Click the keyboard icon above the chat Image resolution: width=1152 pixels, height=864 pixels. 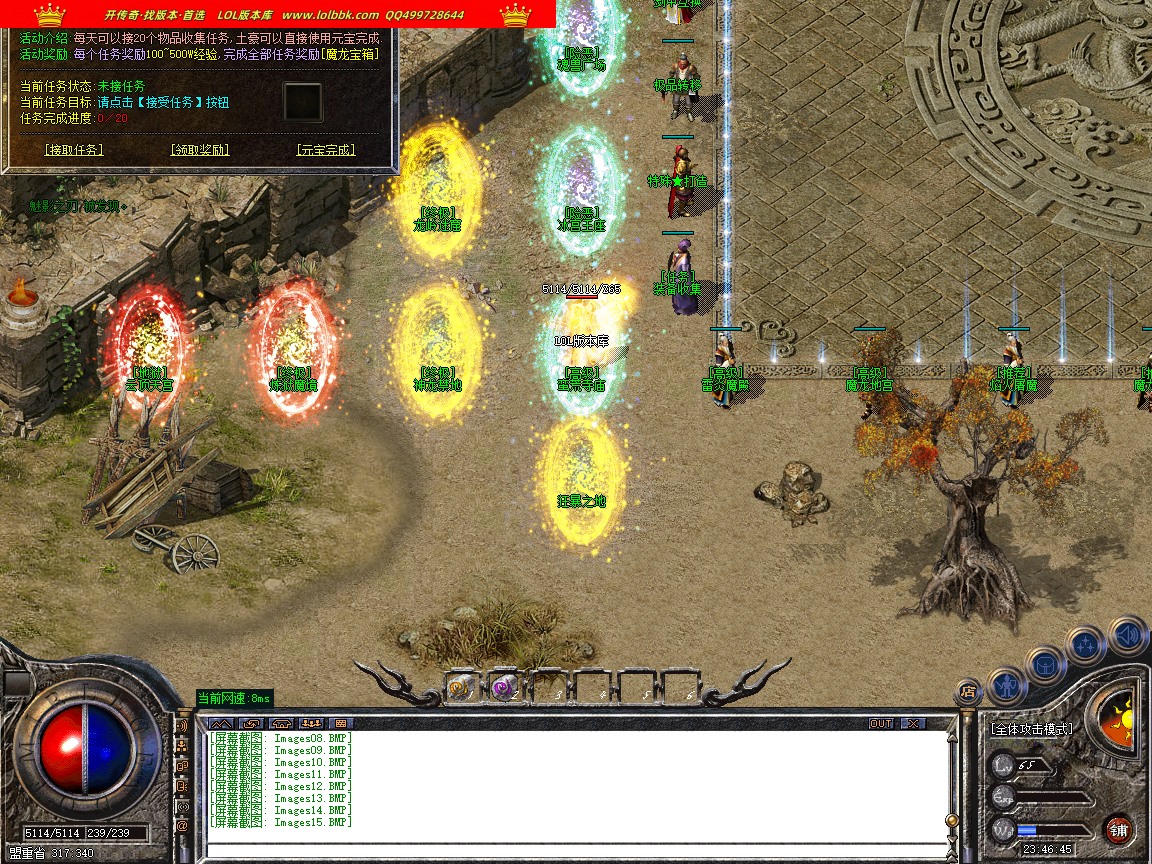click(341, 723)
